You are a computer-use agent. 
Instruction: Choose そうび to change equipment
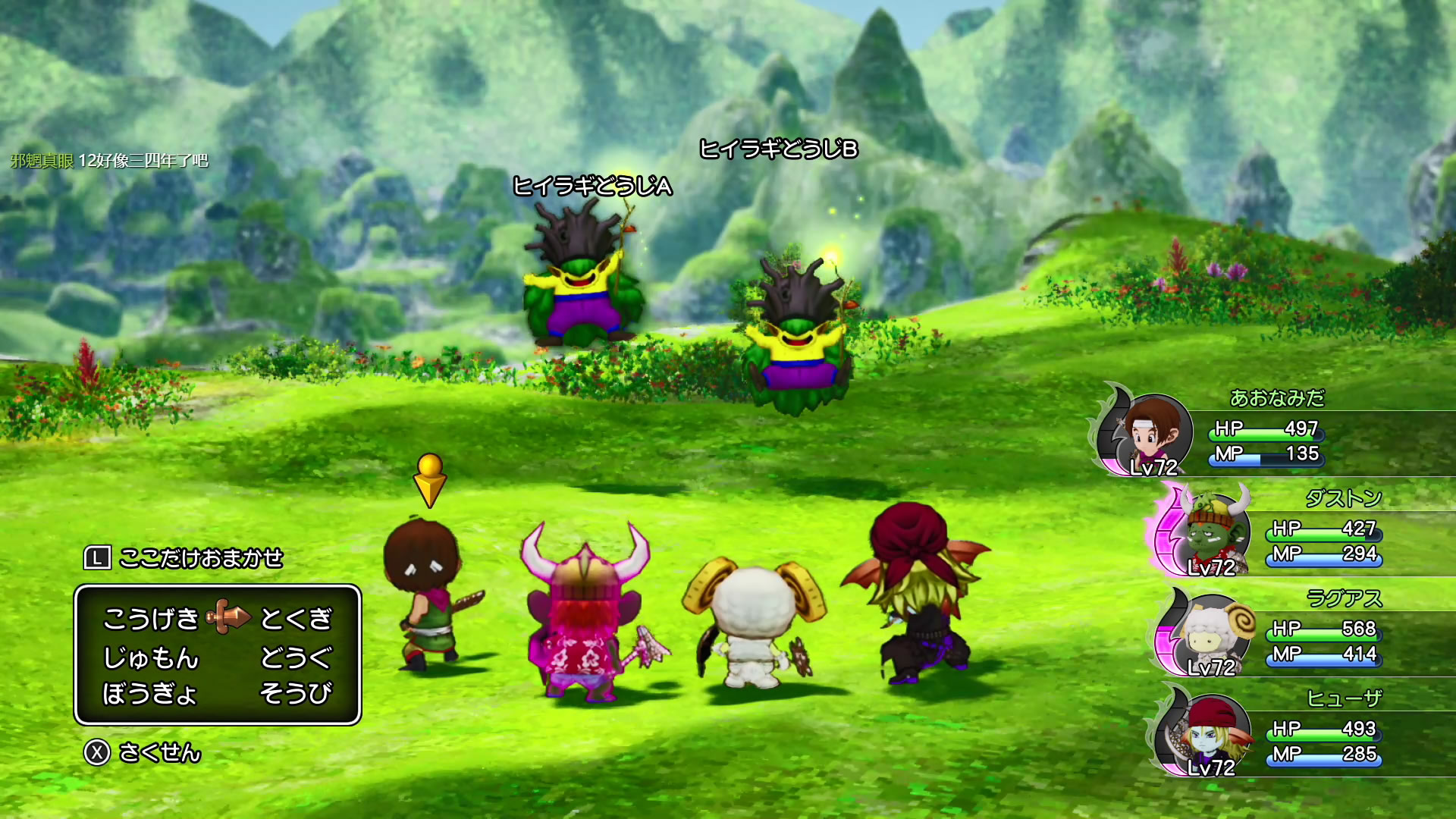pyautogui.click(x=296, y=693)
